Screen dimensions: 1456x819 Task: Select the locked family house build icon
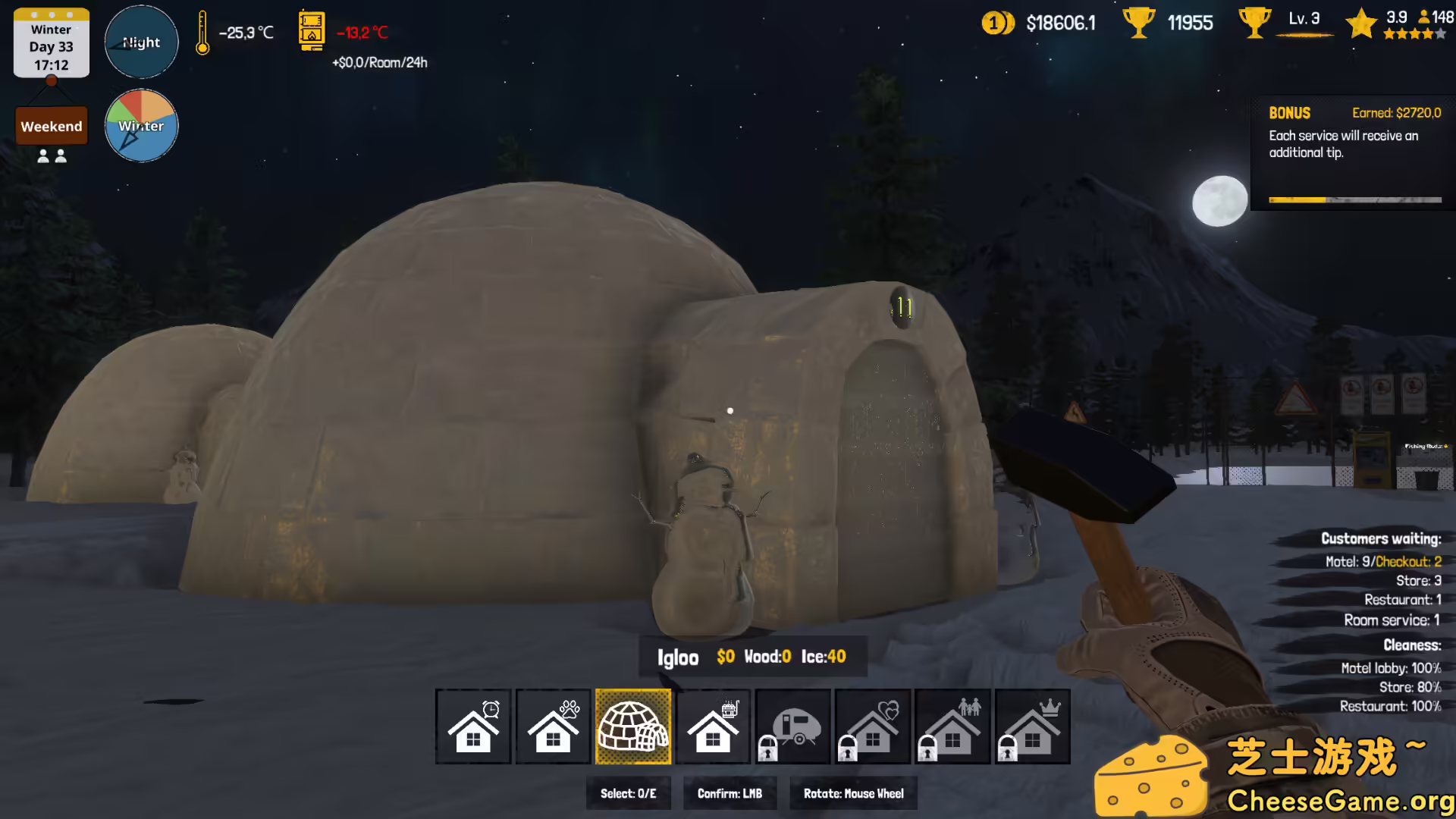pos(955,726)
